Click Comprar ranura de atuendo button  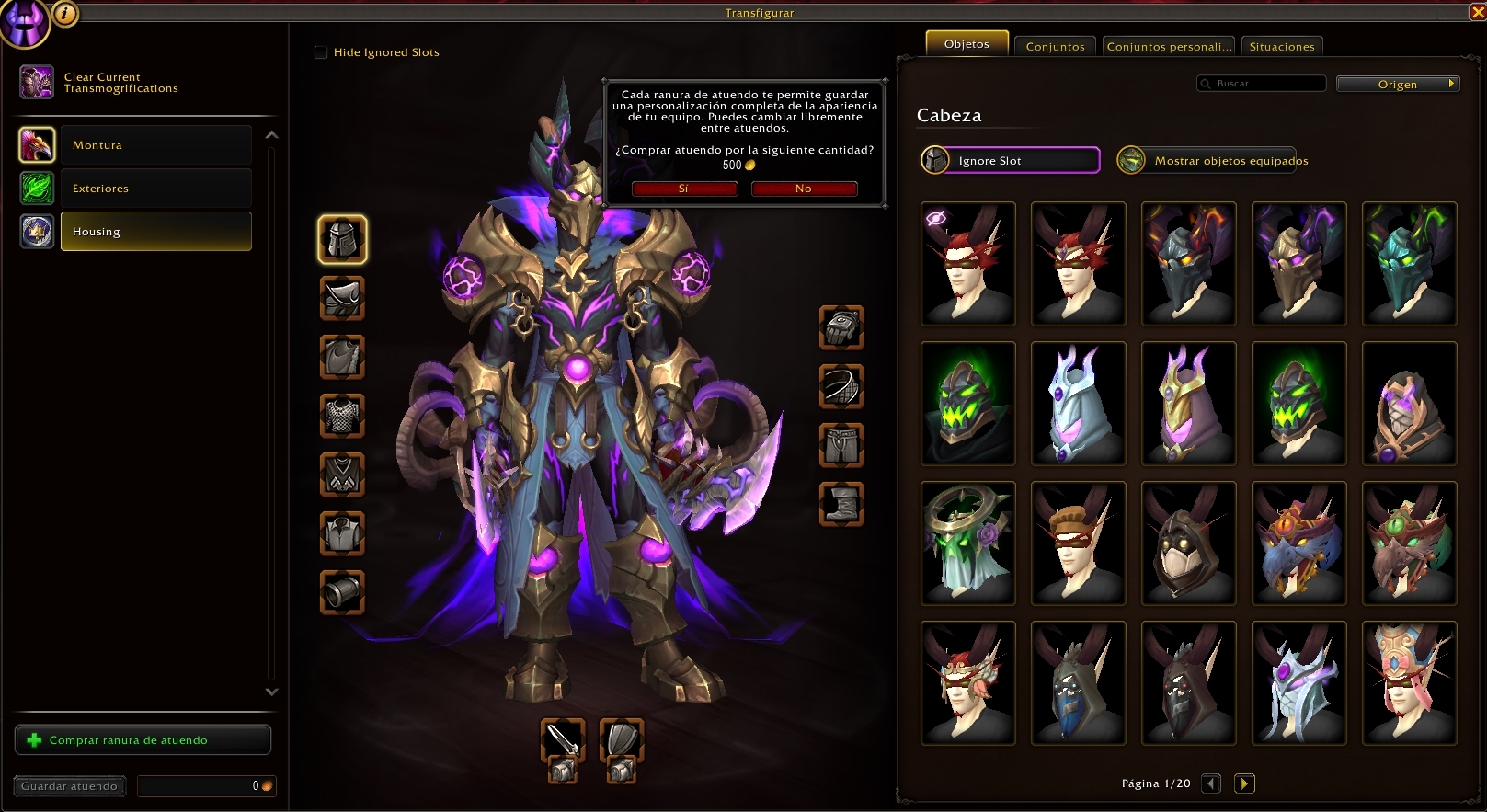coord(143,740)
